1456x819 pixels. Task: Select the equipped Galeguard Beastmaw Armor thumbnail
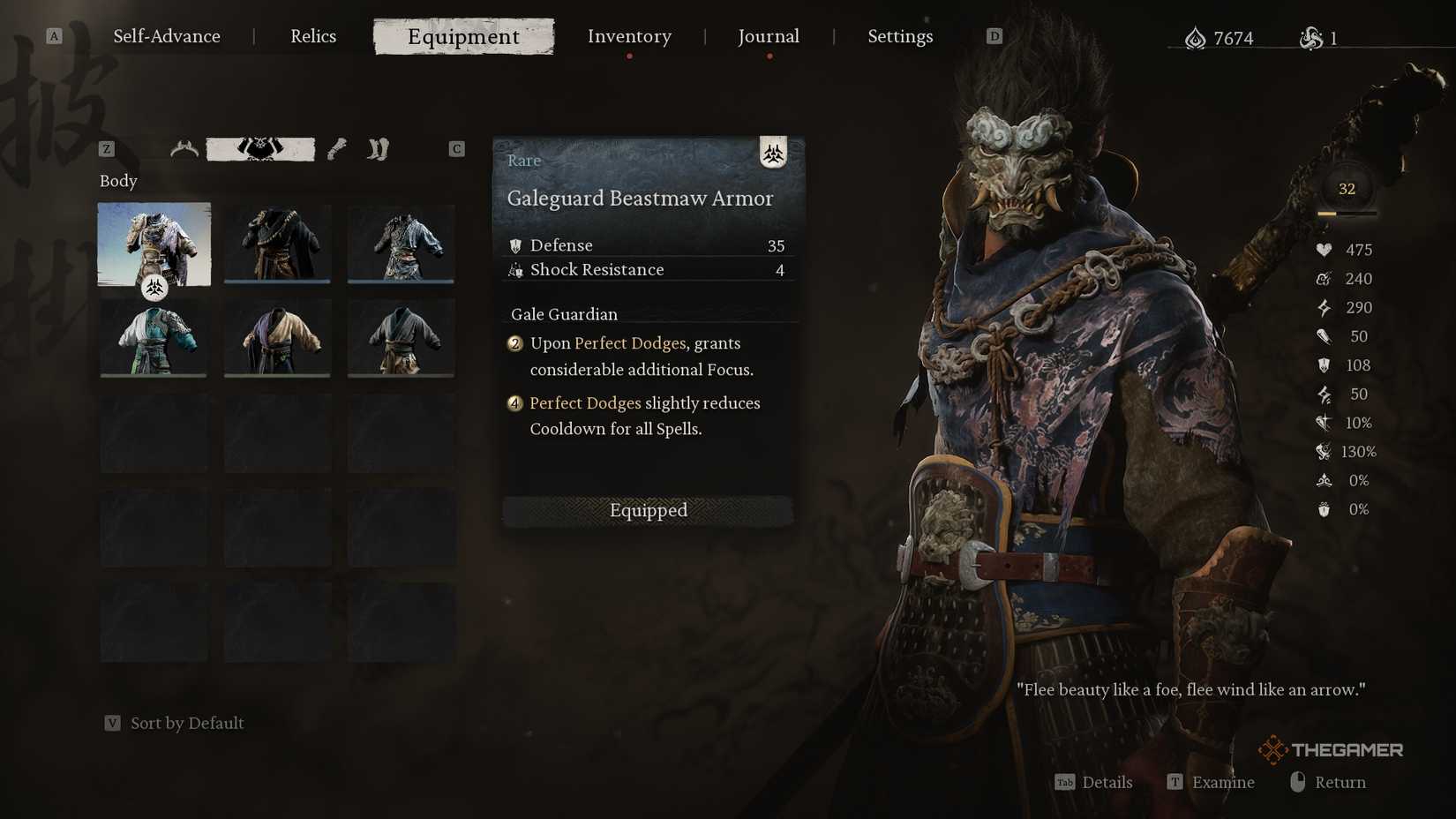tap(154, 244)
